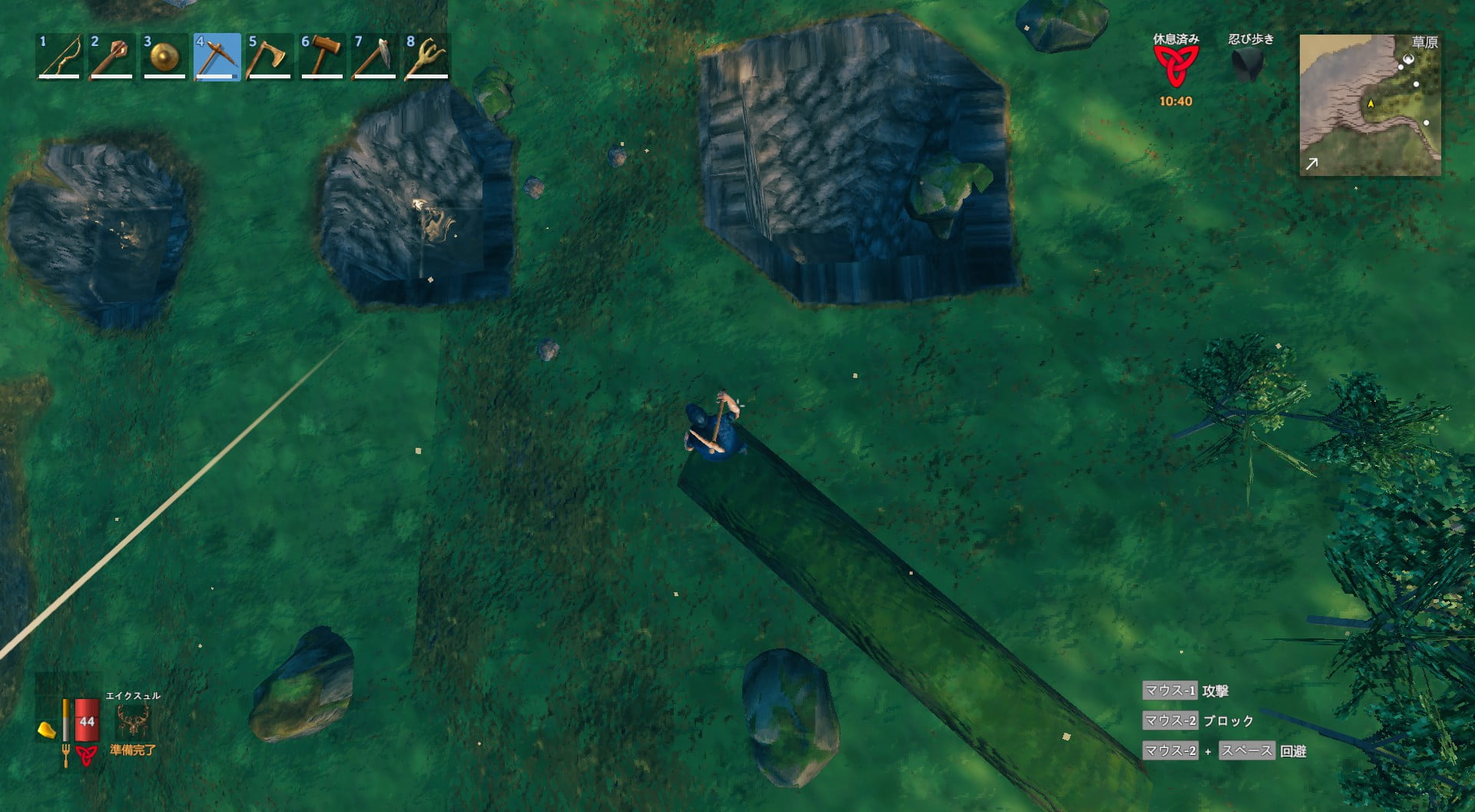Select the bow in hotbar slot 1
Screen dimensions: 1475x812
coord(59,57)
